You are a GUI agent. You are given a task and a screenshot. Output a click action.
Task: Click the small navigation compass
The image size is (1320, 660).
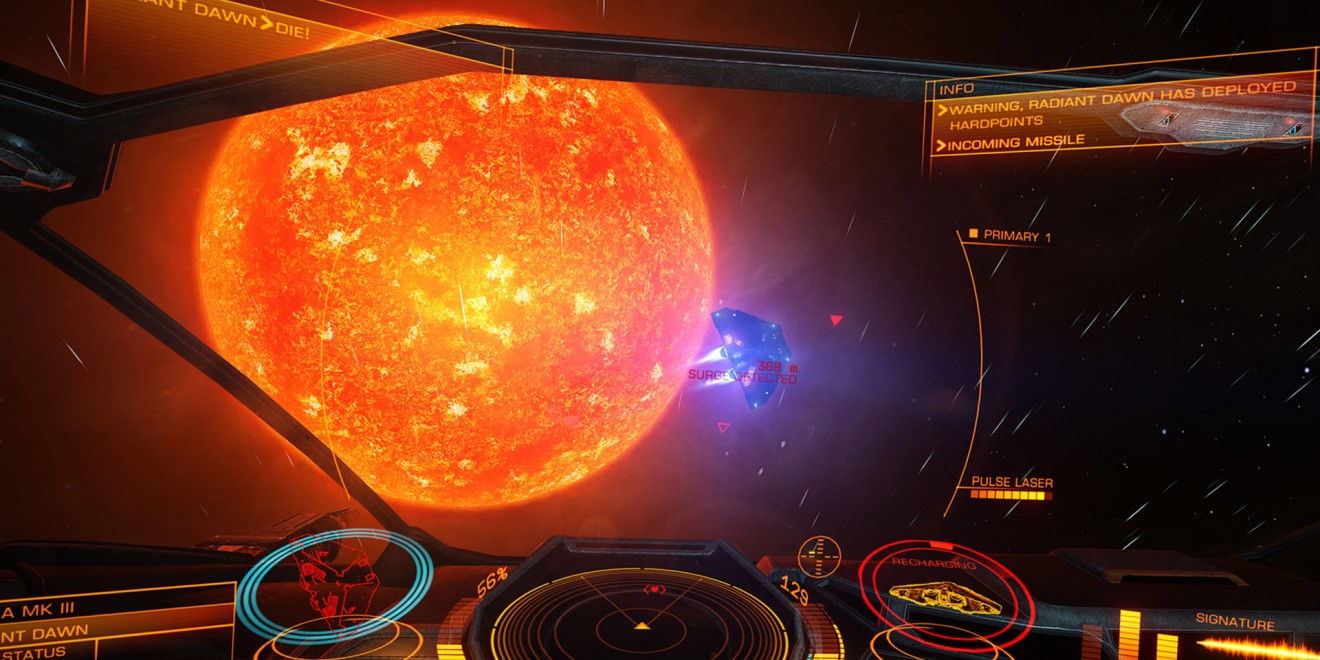click(819, 555)
